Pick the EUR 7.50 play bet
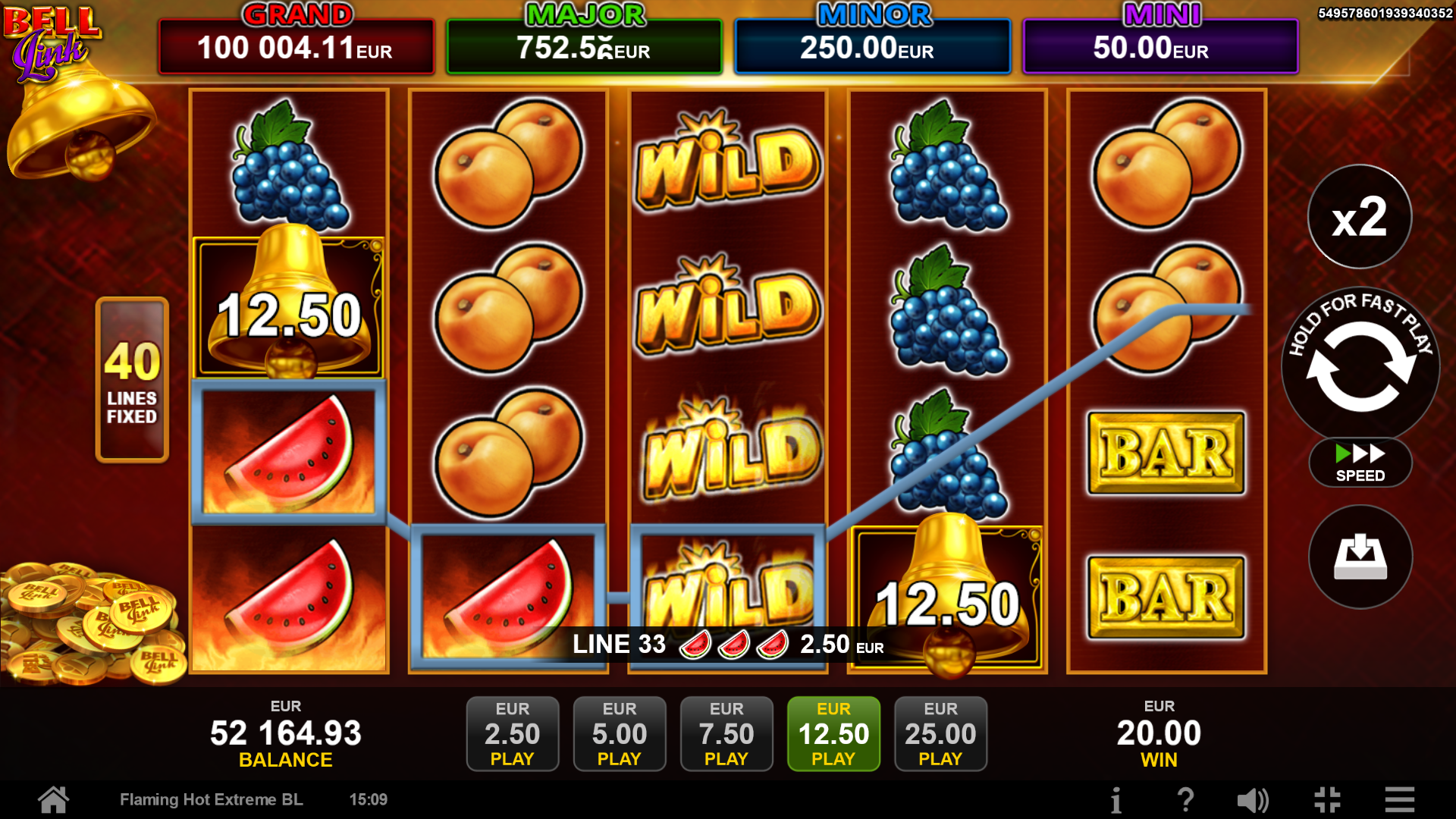1456x819 pixels. (x=726, y=733)
